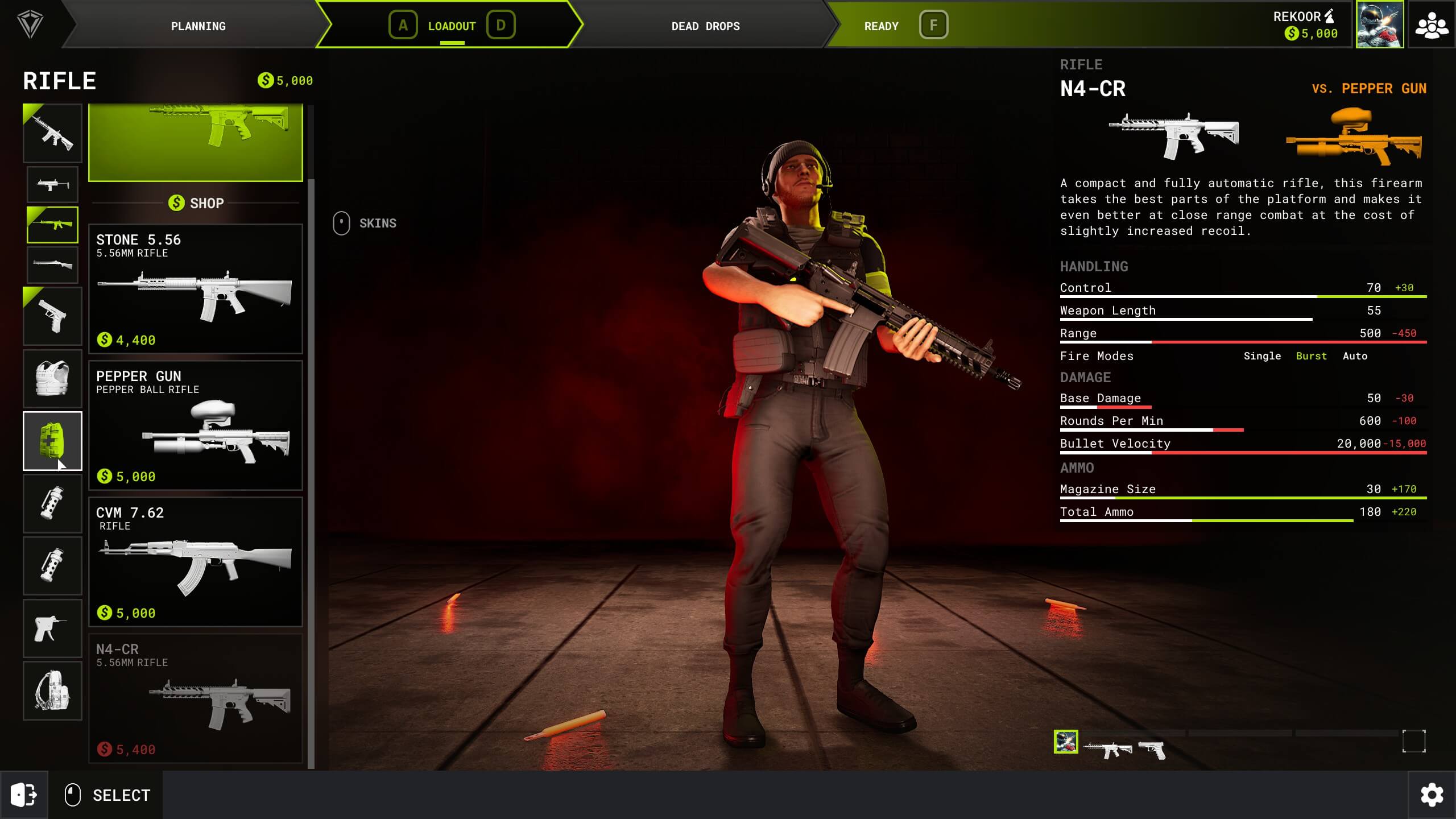The width and height of the screenshot is (1456, 819).
Task: Switch fire mode to Single
Action: click(1263, 355)
